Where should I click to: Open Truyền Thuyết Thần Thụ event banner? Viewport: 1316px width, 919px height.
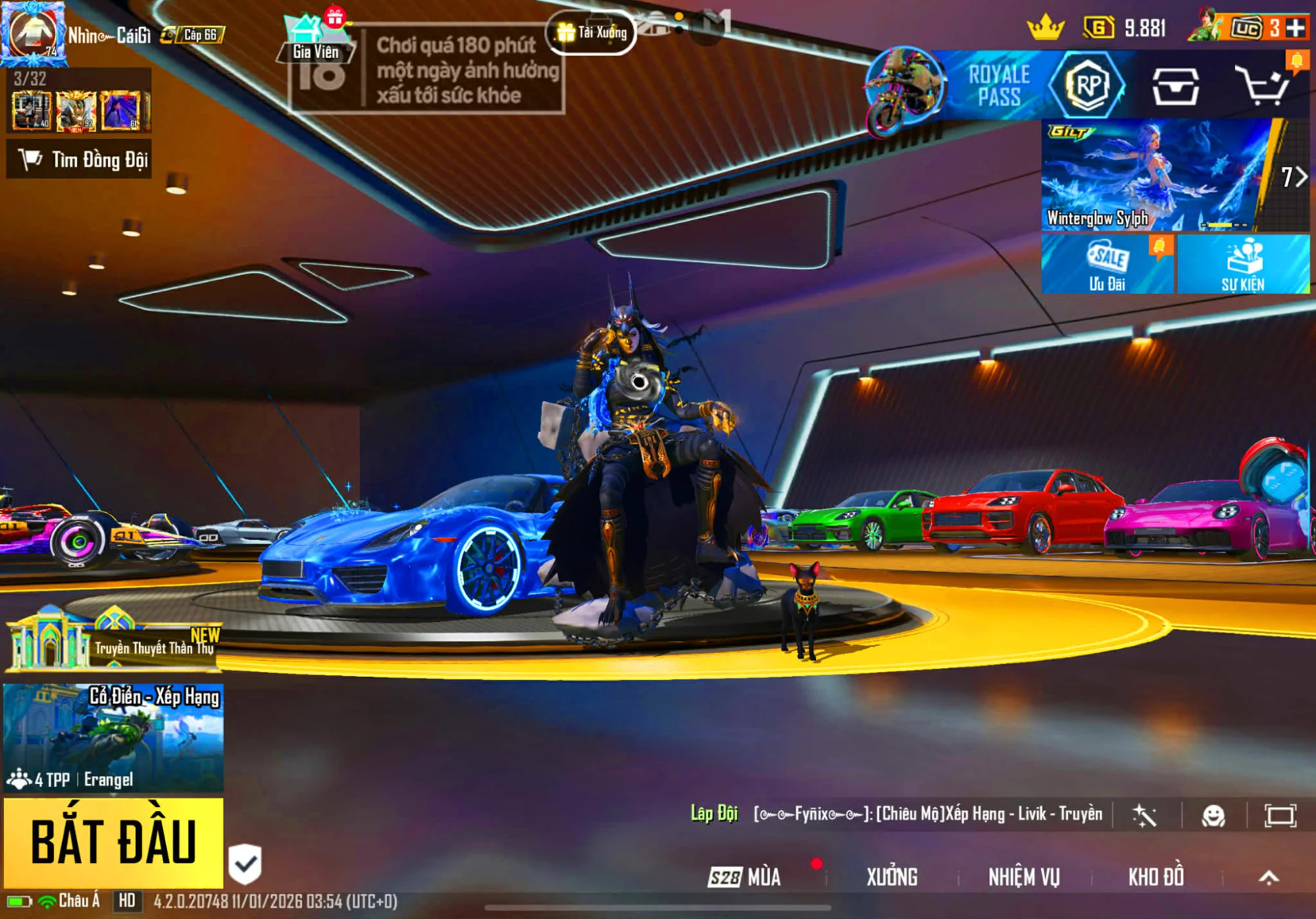click(x=113, y=641)
